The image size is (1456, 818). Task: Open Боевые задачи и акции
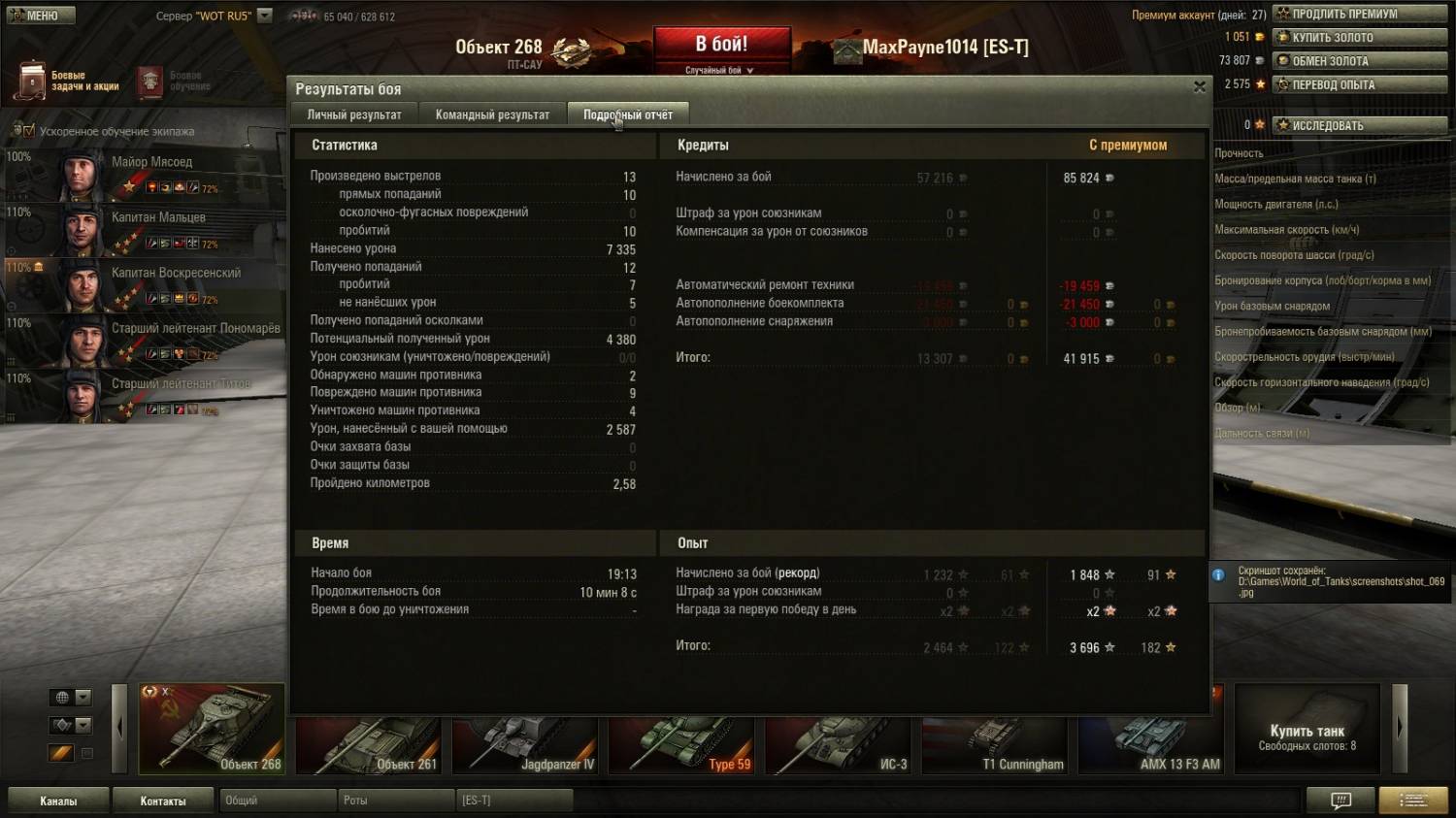[x=68, y=81]
